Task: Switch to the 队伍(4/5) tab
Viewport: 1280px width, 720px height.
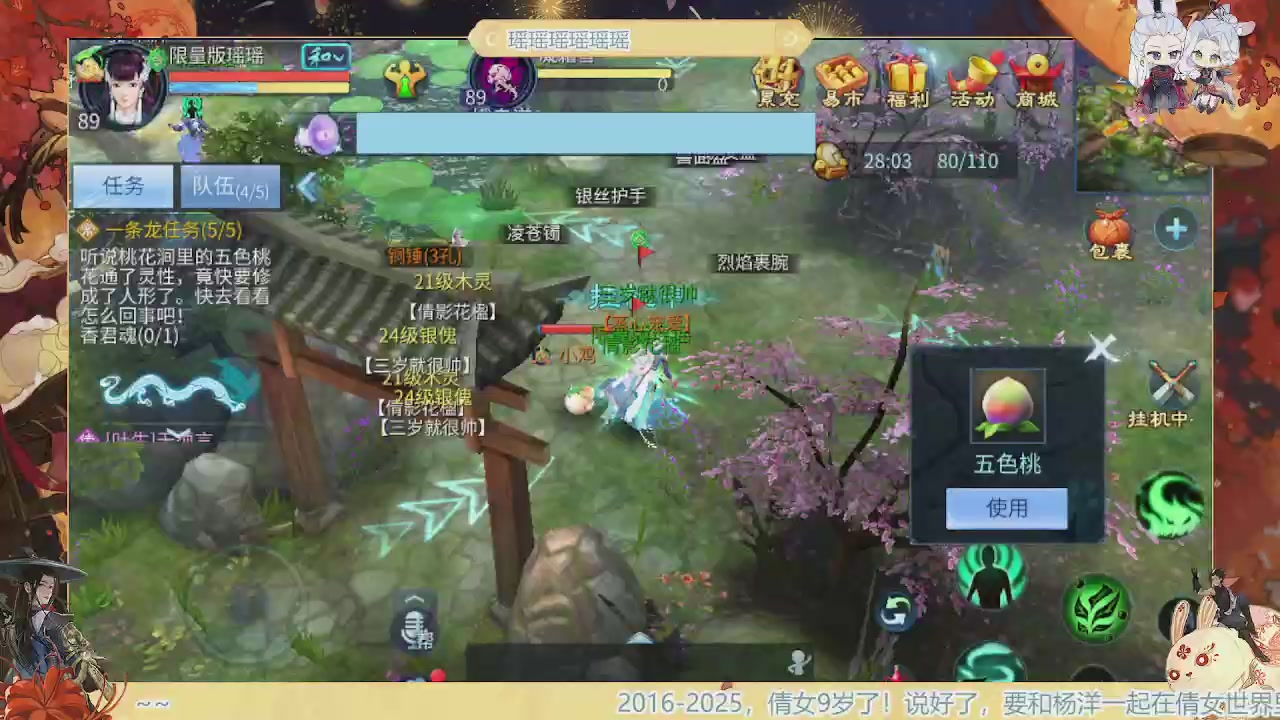Action: (230, 187)
